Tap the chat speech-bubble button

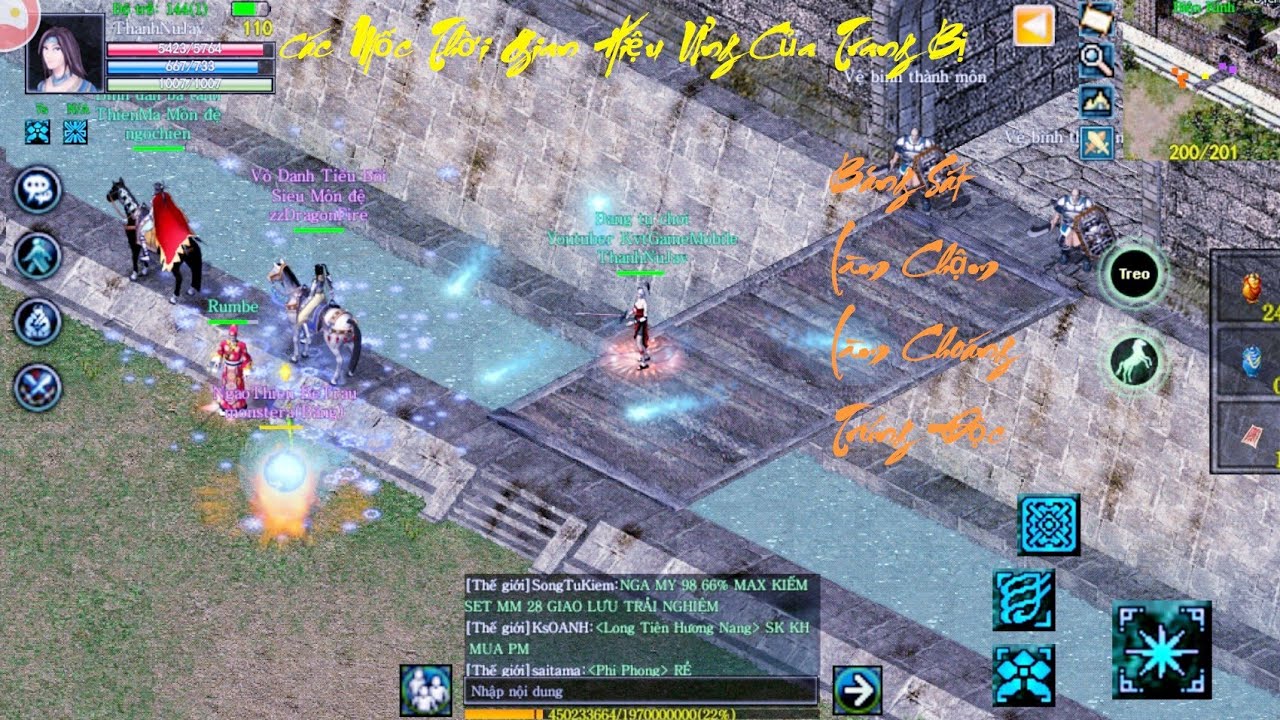(x=38, y=190)
